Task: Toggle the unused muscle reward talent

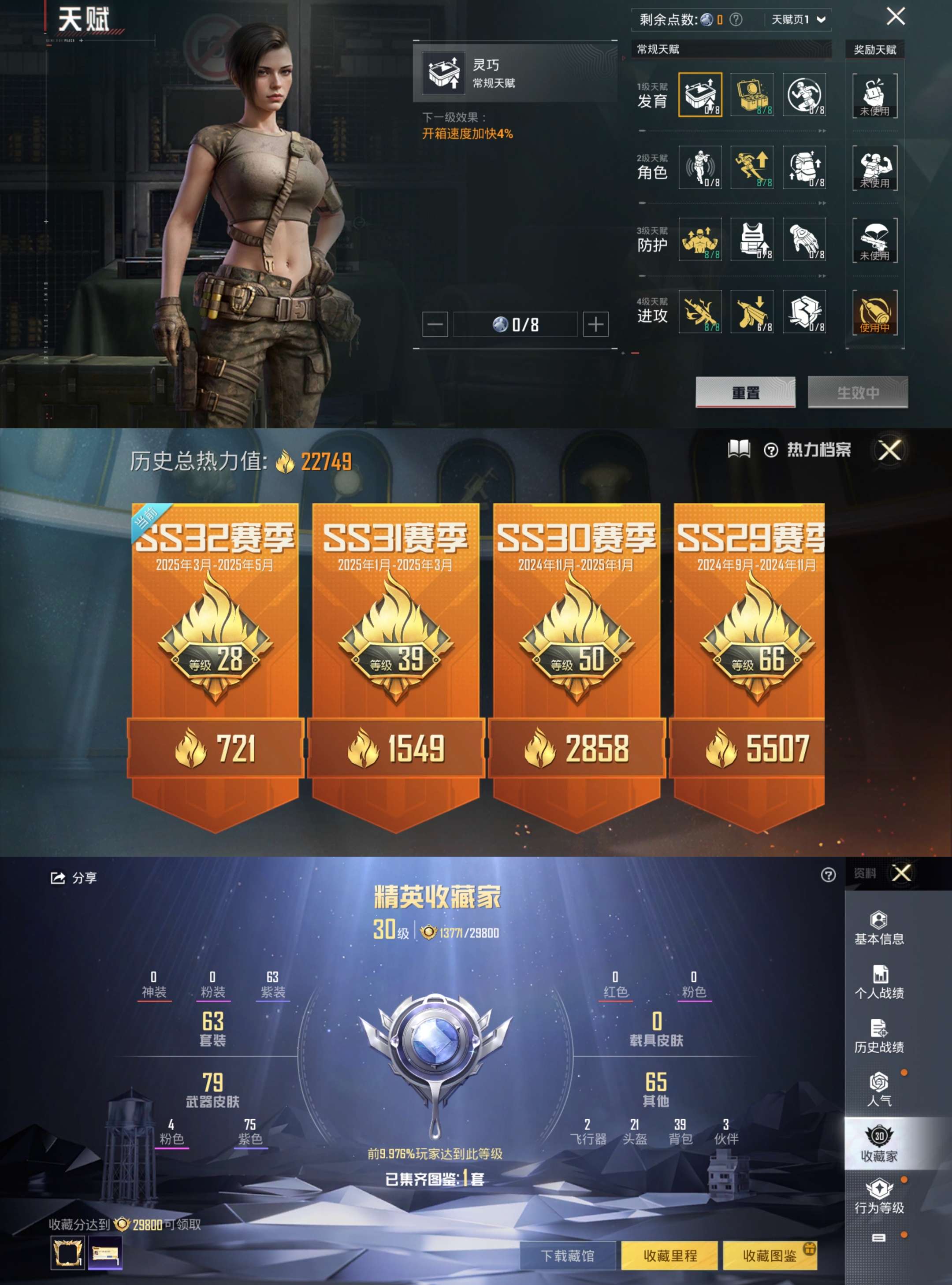Action: coord(875,167)
